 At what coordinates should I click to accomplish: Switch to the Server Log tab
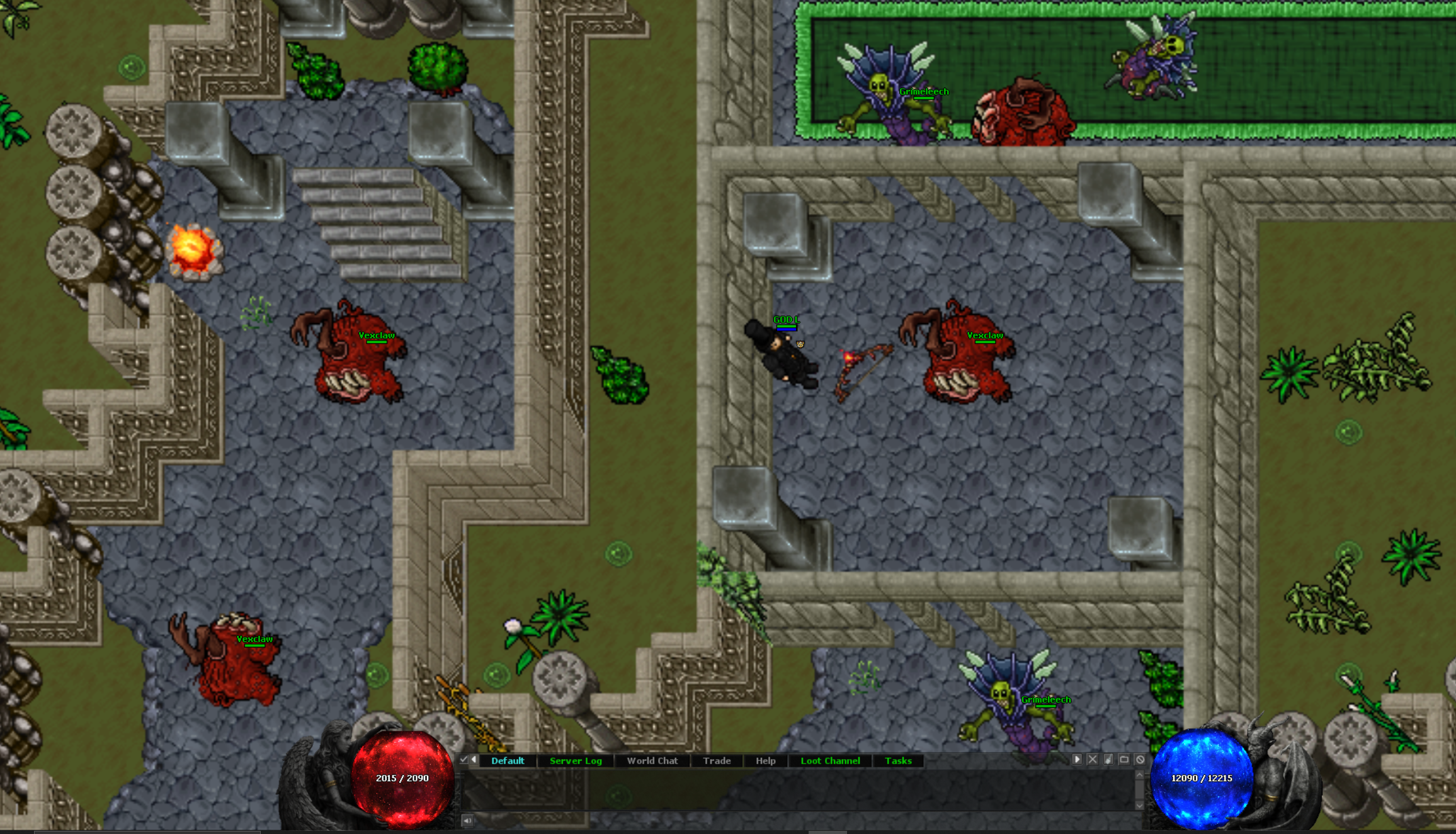575,760
